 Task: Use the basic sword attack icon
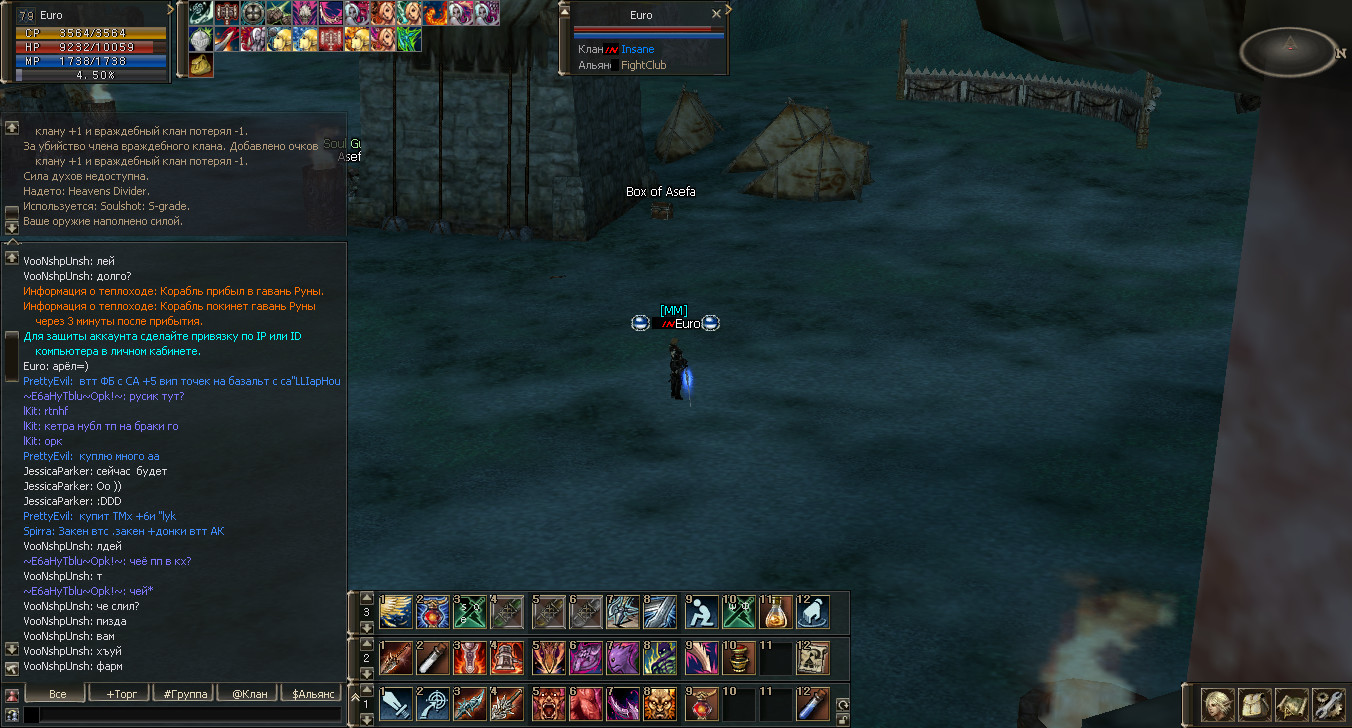coord(395,703)
